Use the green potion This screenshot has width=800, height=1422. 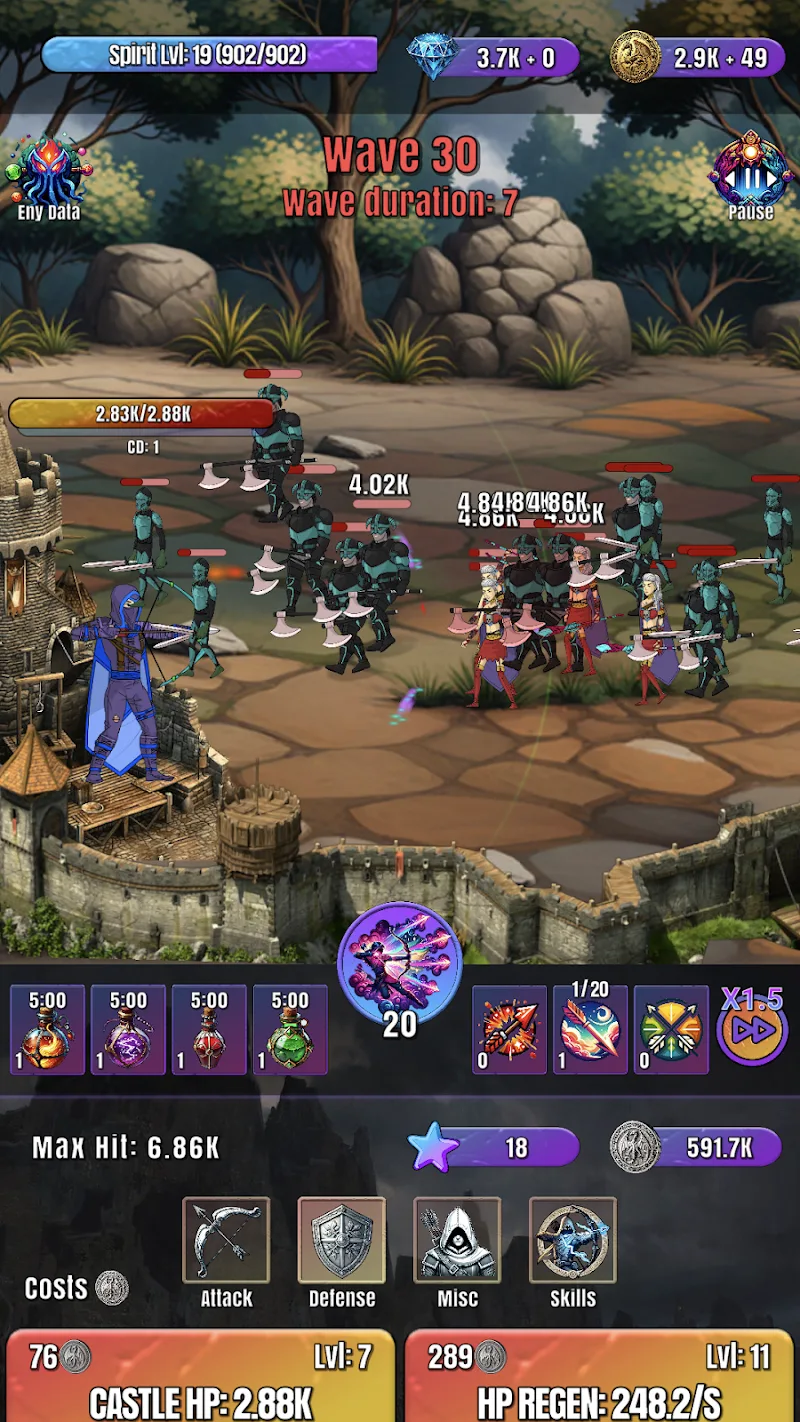pos(290,1030)
